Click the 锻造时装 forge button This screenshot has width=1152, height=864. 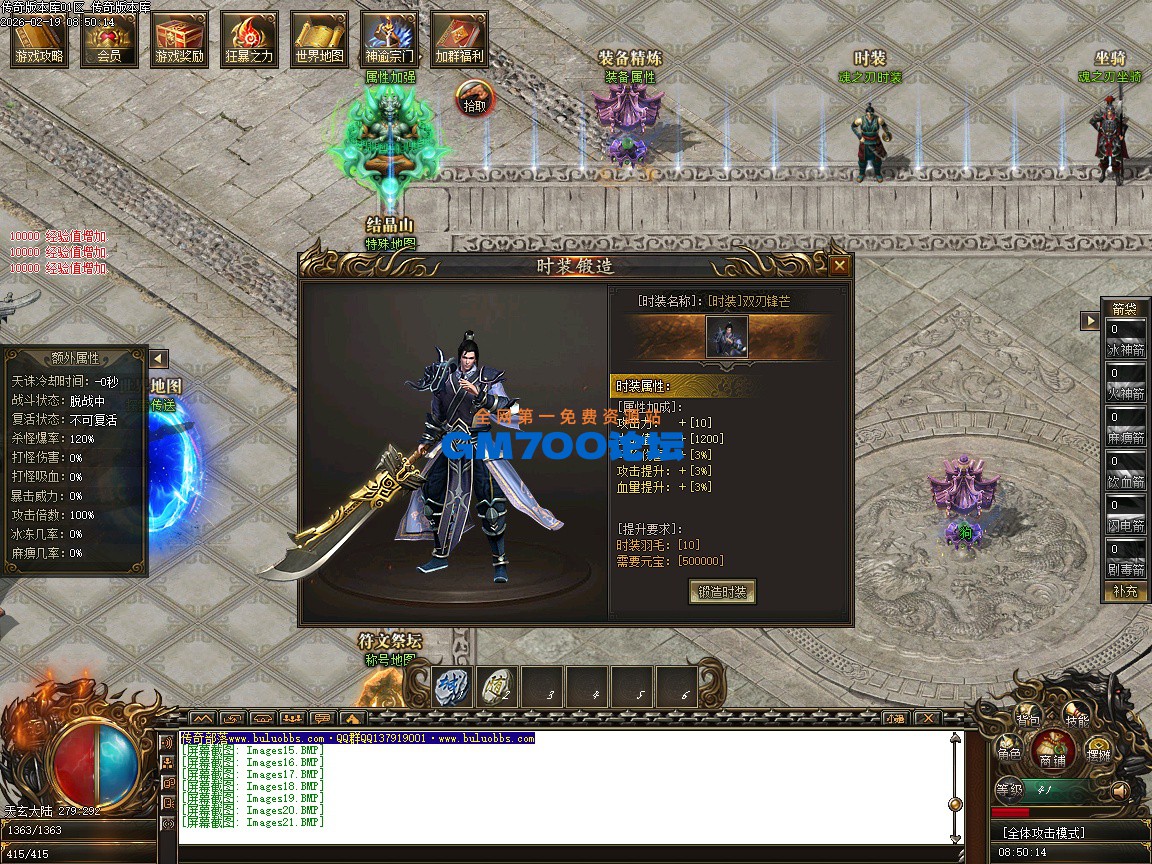[723, 592]
